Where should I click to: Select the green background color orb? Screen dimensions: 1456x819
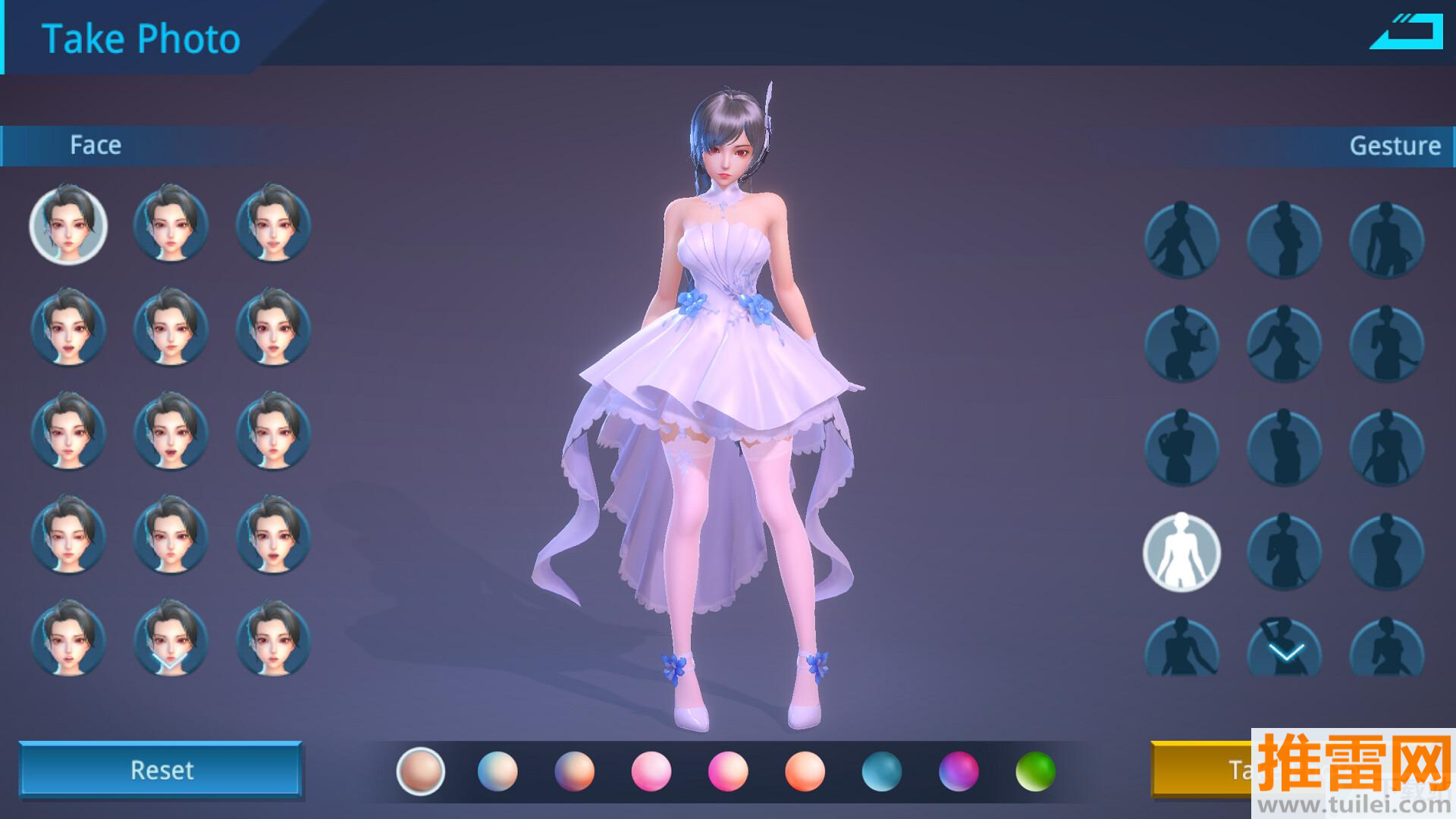[1034, 771]
